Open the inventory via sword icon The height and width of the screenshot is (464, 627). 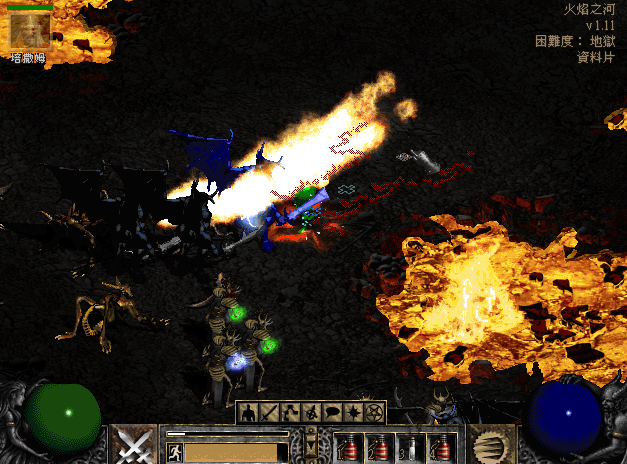(270, 412)
